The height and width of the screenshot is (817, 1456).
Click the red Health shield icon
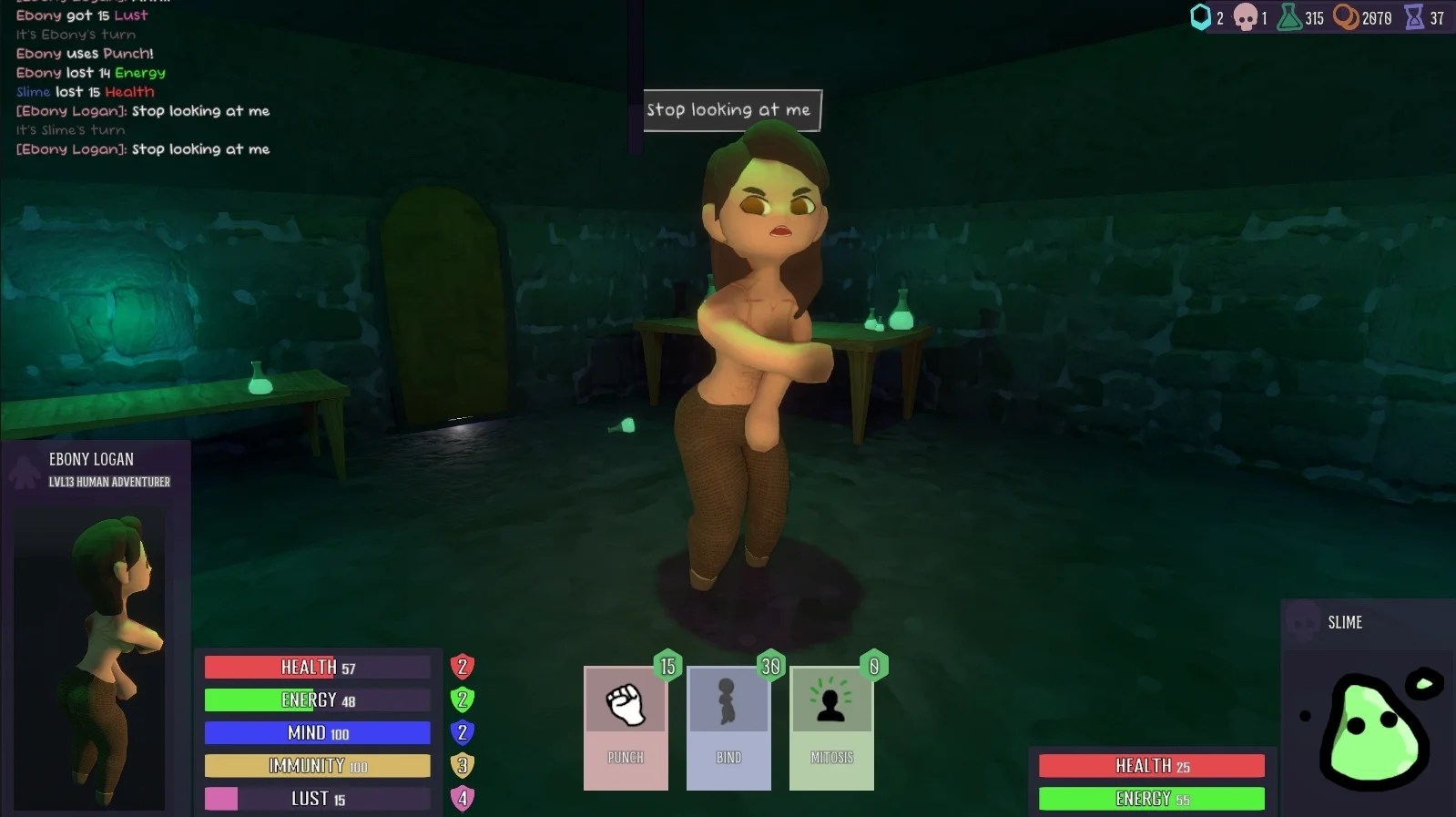462,667
